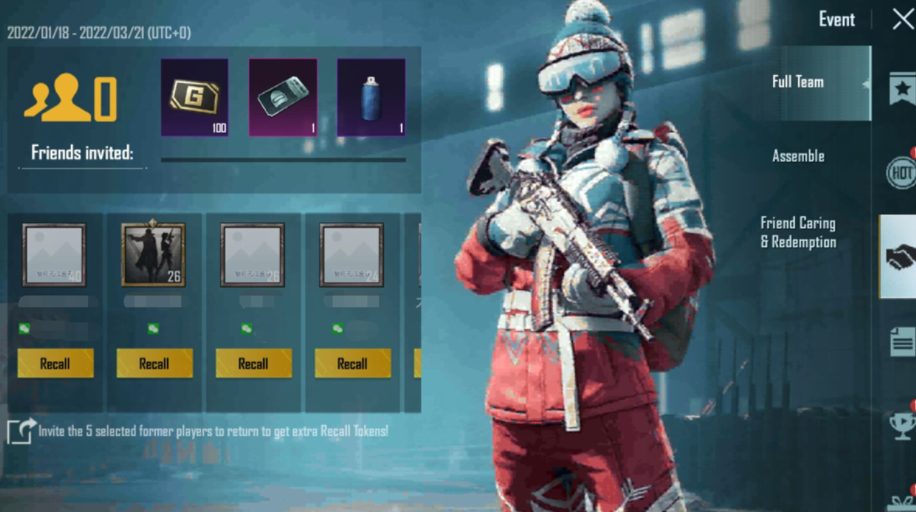Inspect the ticket reward item

pyautogui.click(x=283, y=97)
